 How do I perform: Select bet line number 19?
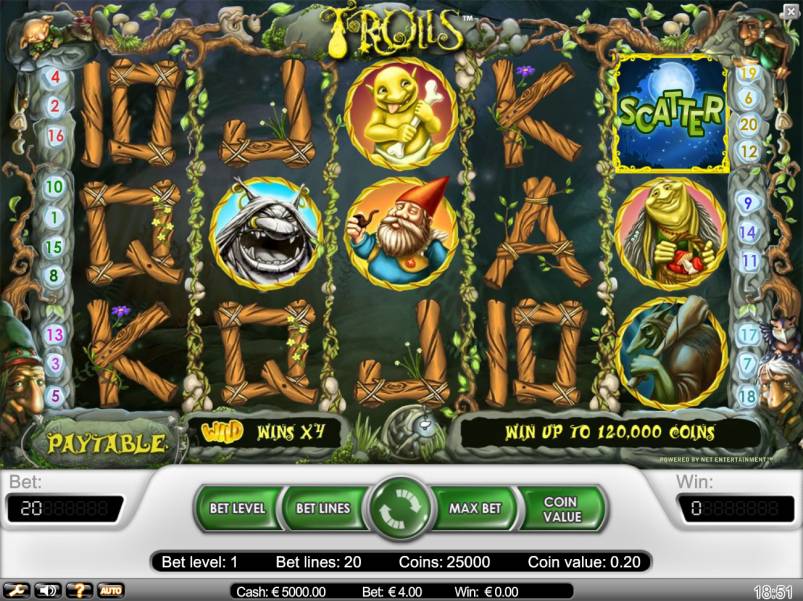click(x=747, y=72)
